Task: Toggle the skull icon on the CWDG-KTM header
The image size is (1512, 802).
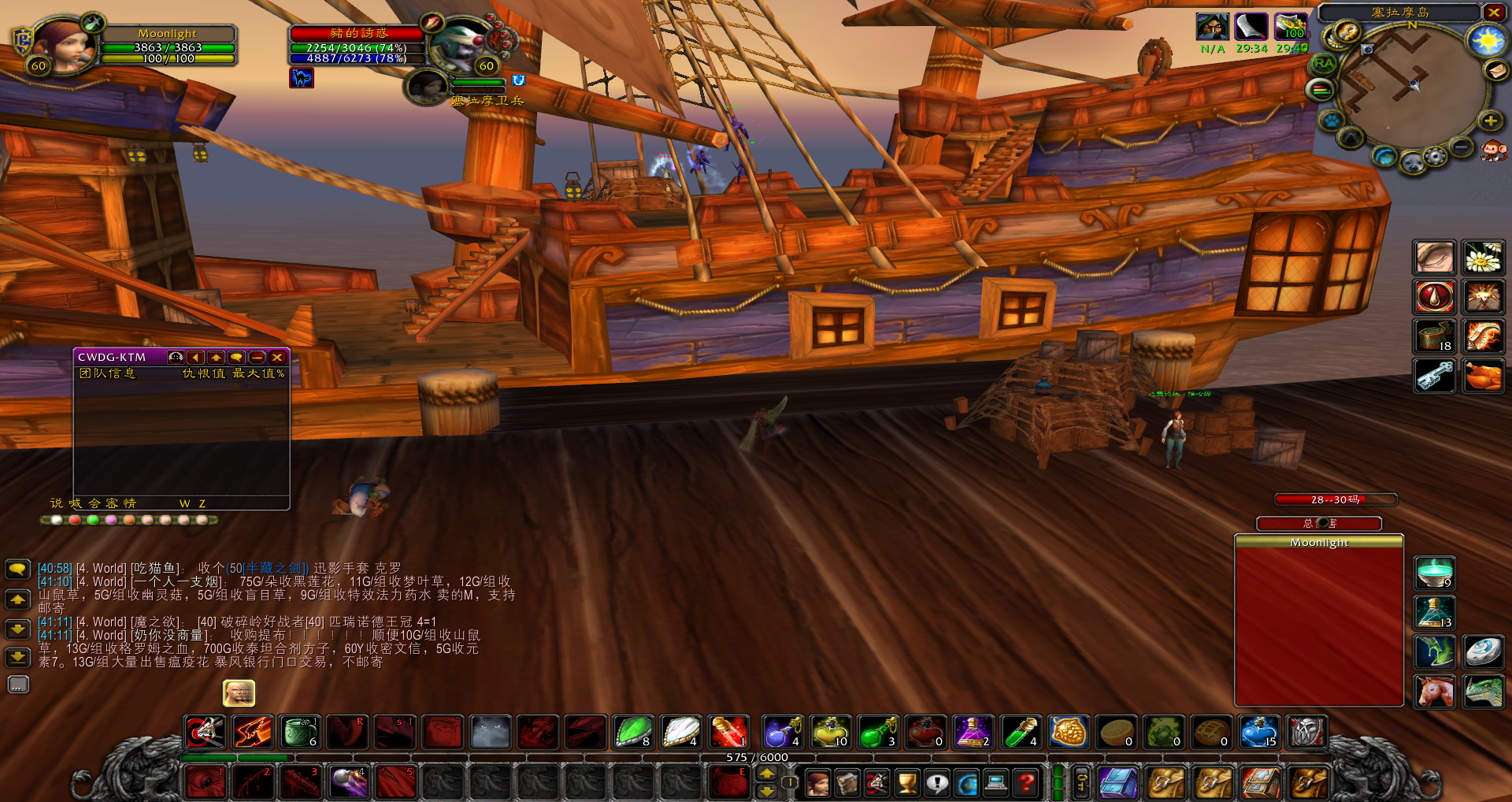Action: tap(176, 358)
